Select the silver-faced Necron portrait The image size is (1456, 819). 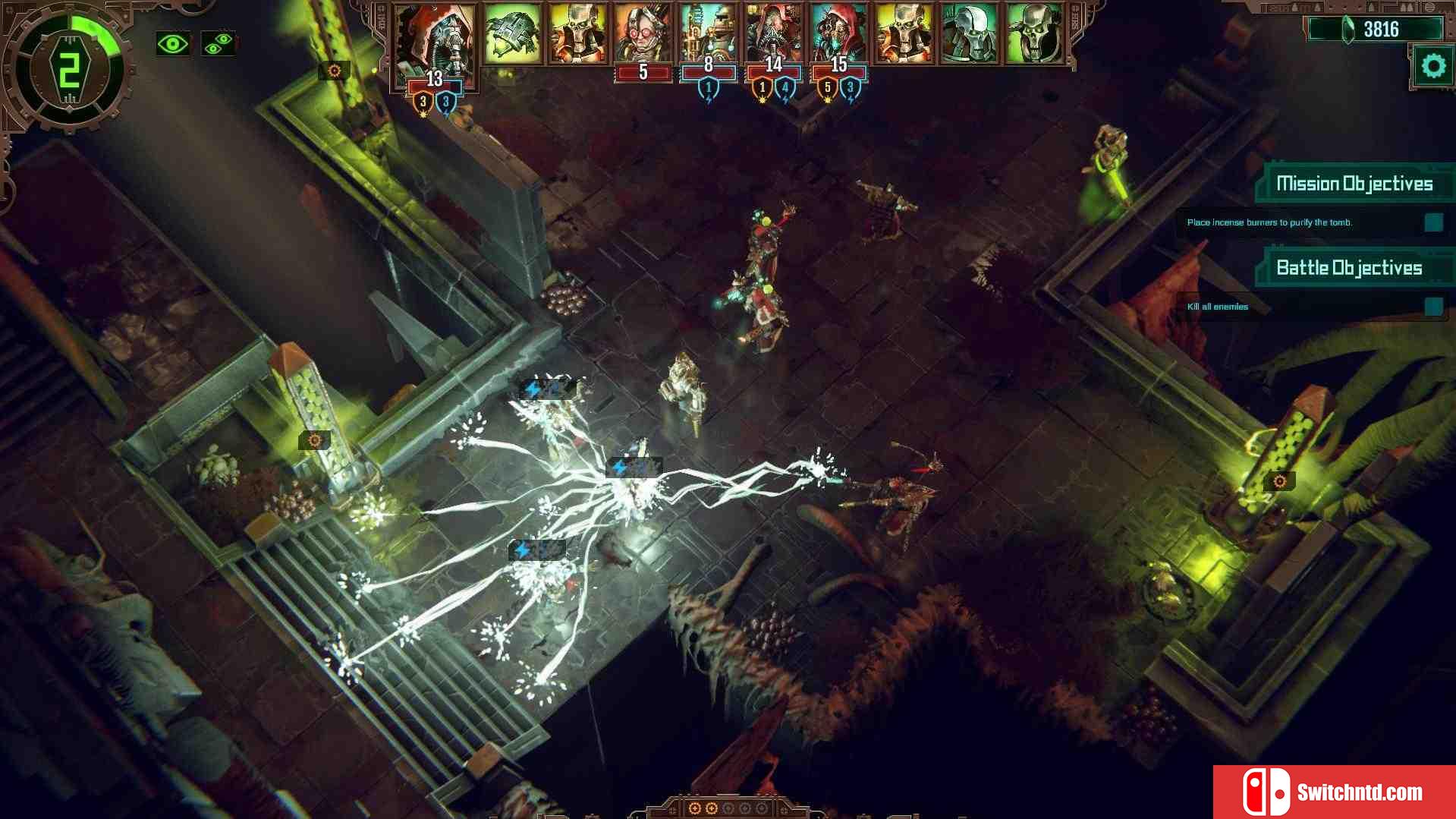(x=969, y=35)
